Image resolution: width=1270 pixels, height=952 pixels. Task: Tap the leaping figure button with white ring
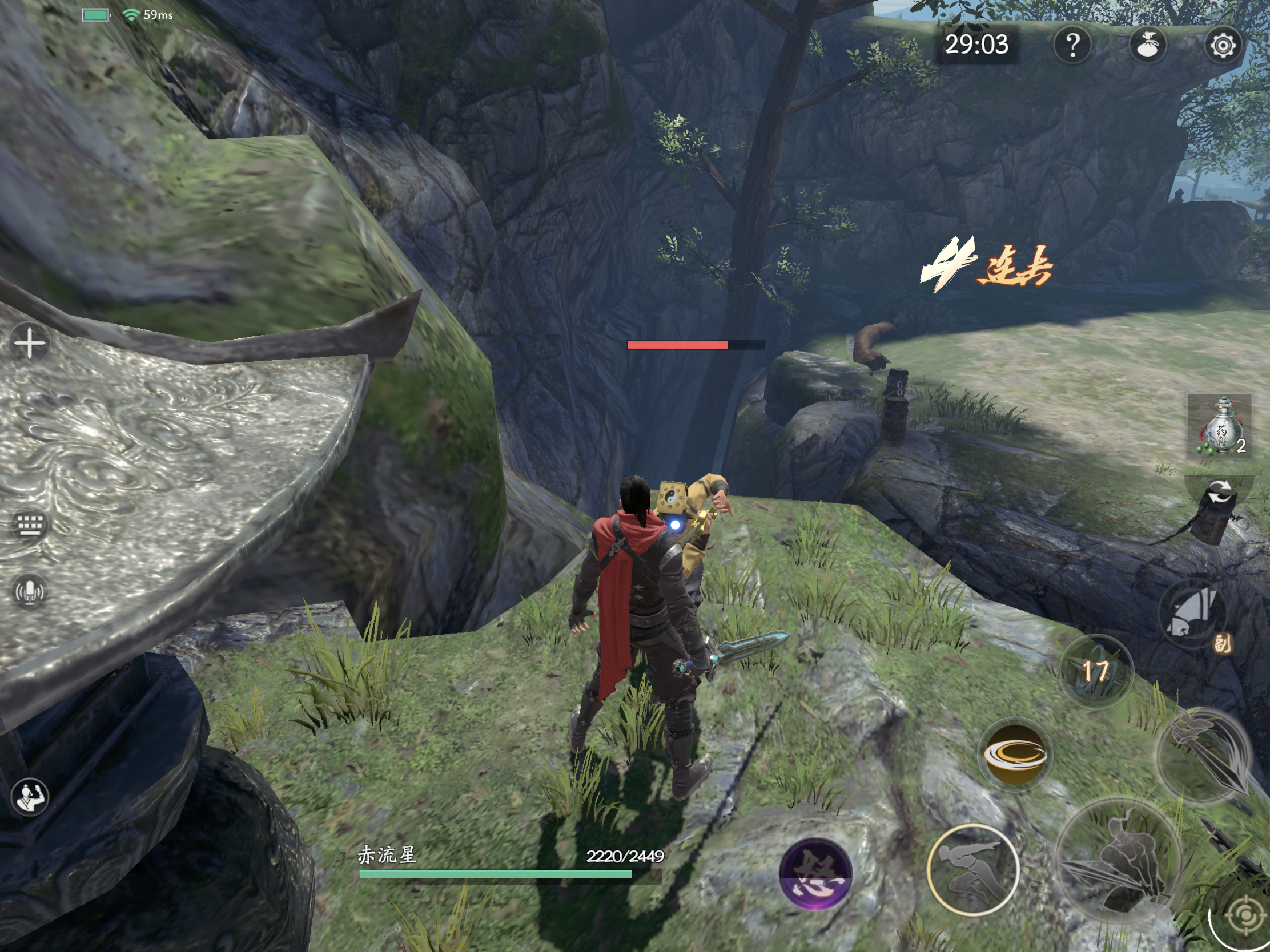tap(972, 869)
